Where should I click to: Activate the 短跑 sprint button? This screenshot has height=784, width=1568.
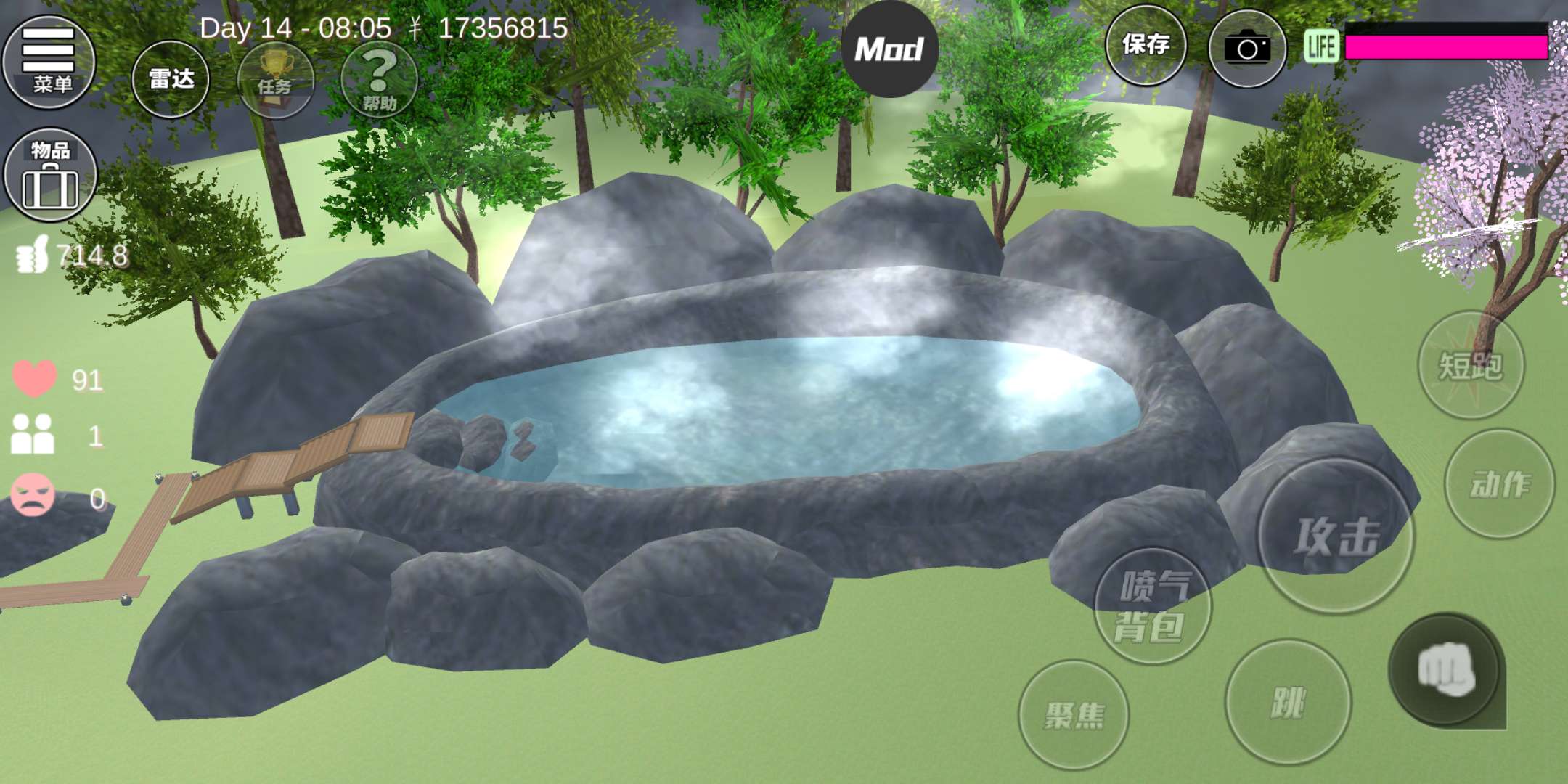(1471, 365)
